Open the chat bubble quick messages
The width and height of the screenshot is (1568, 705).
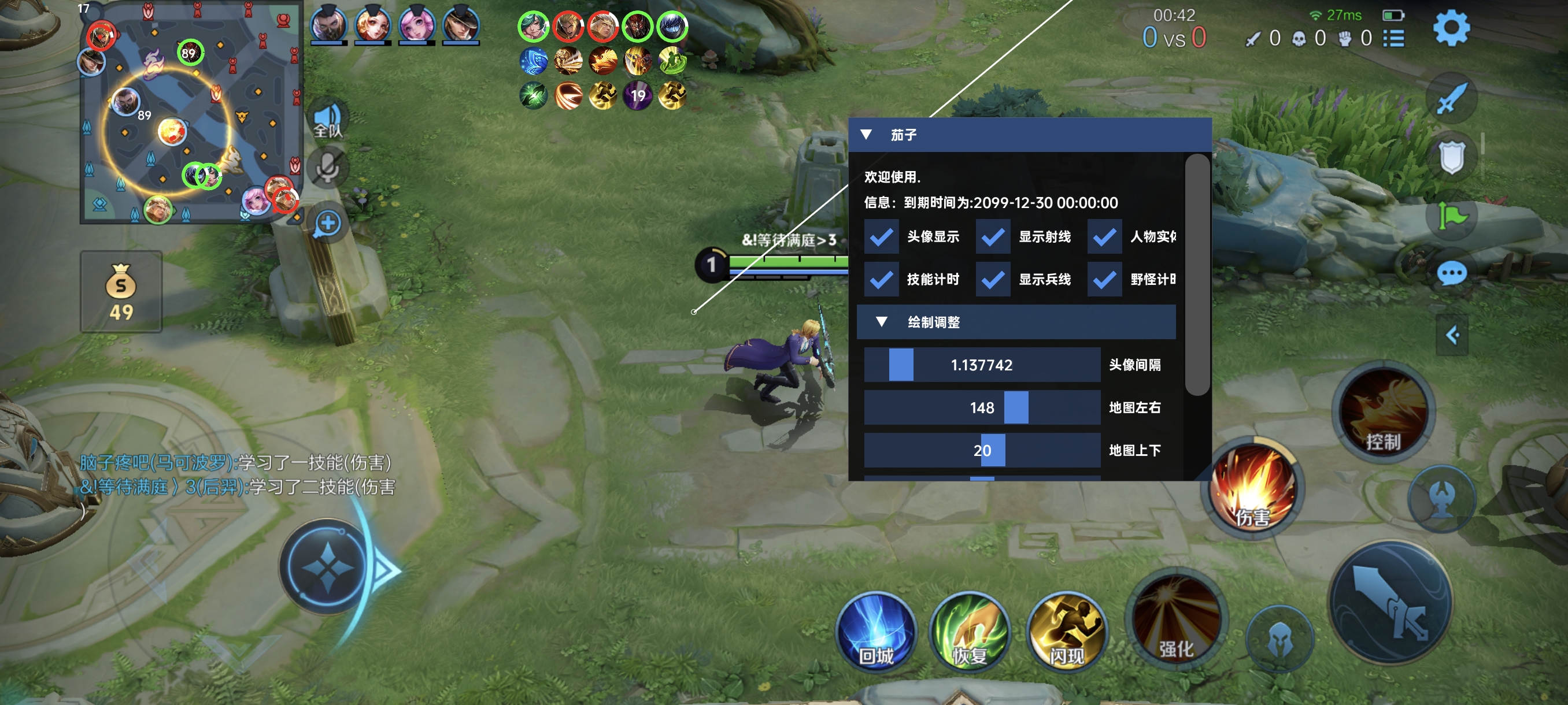[x=1451, y=274]
